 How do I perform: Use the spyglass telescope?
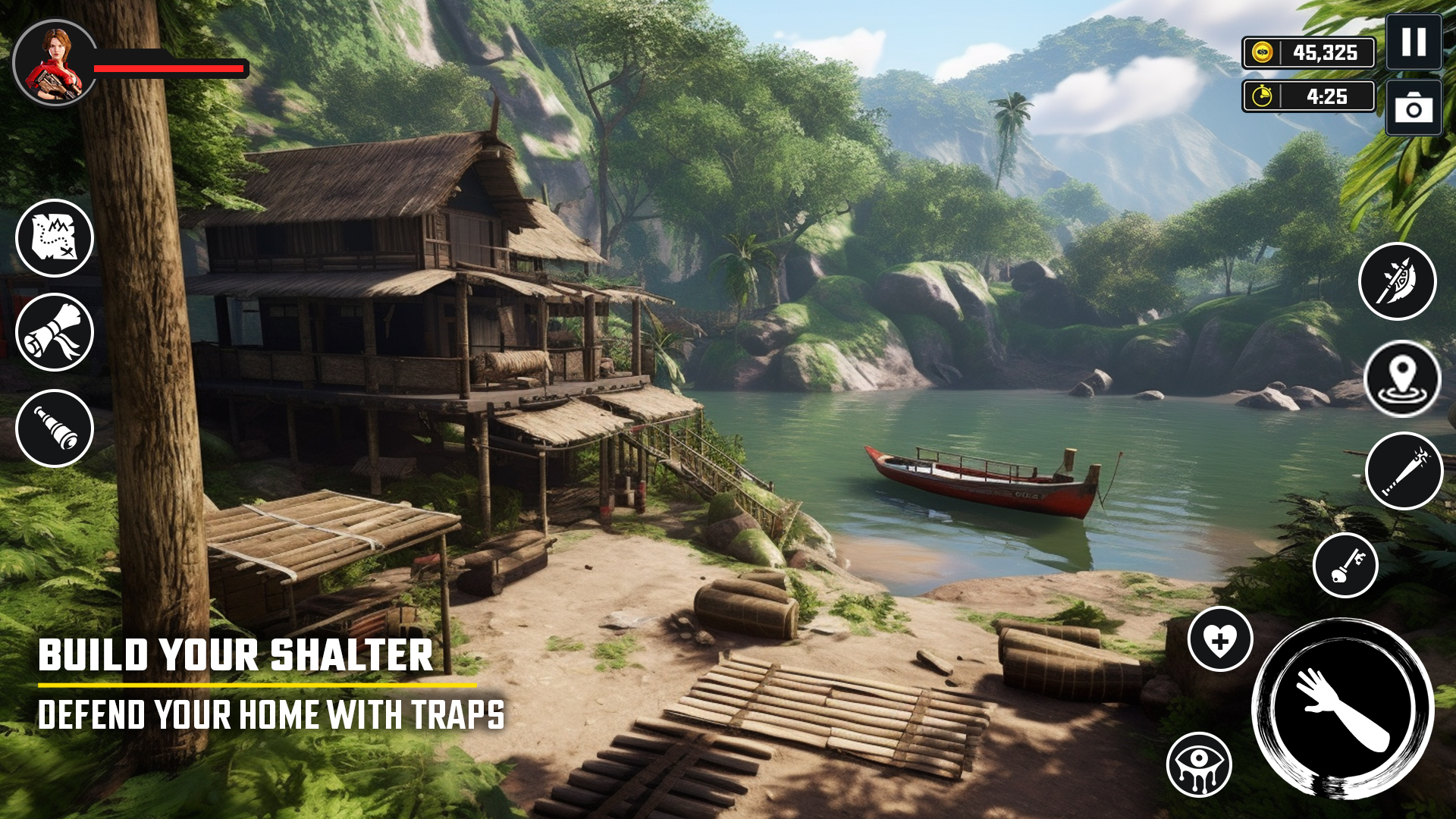click(x=55, y=428)
